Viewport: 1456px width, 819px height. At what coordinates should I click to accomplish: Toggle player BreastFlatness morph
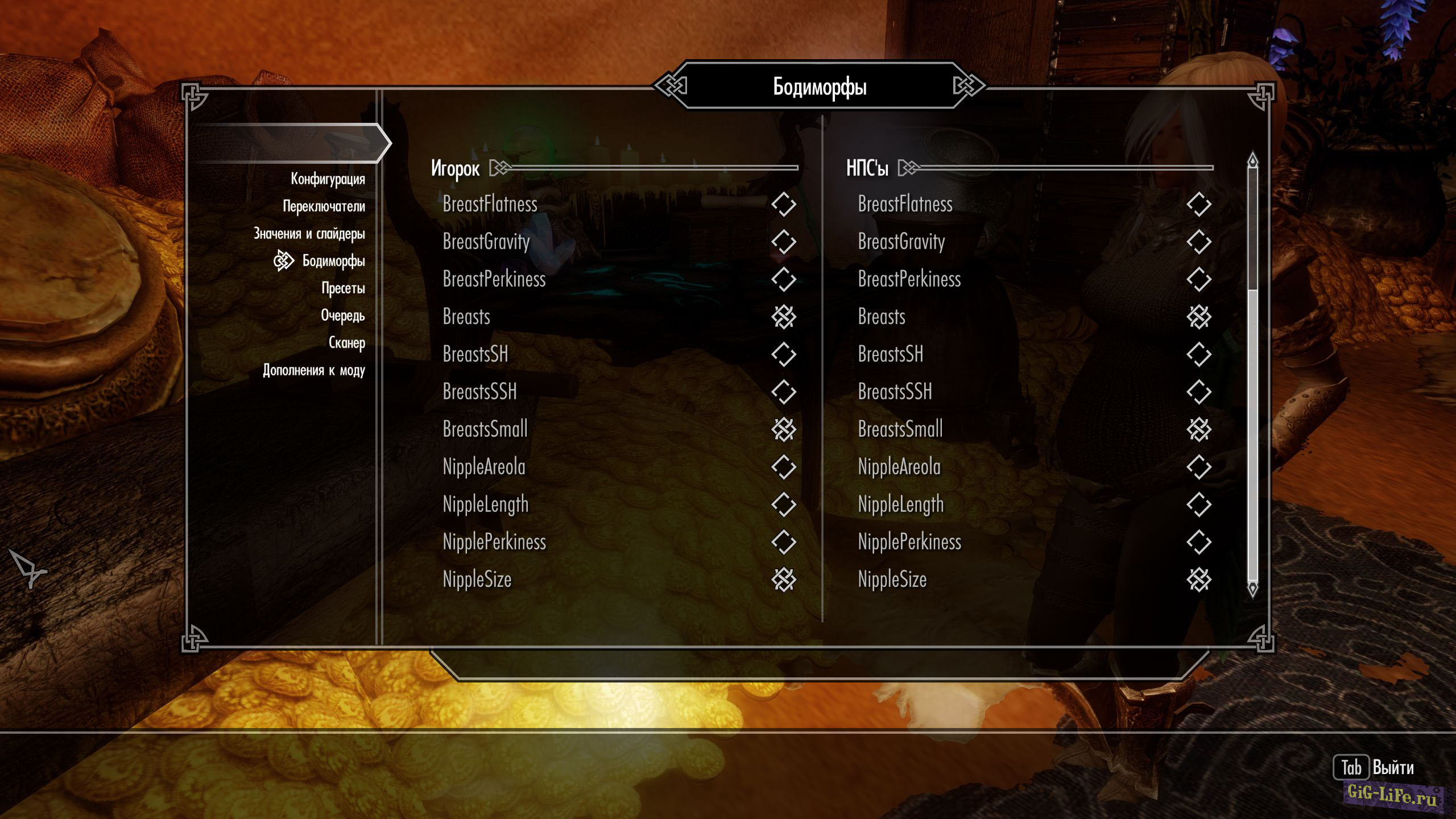783,204
